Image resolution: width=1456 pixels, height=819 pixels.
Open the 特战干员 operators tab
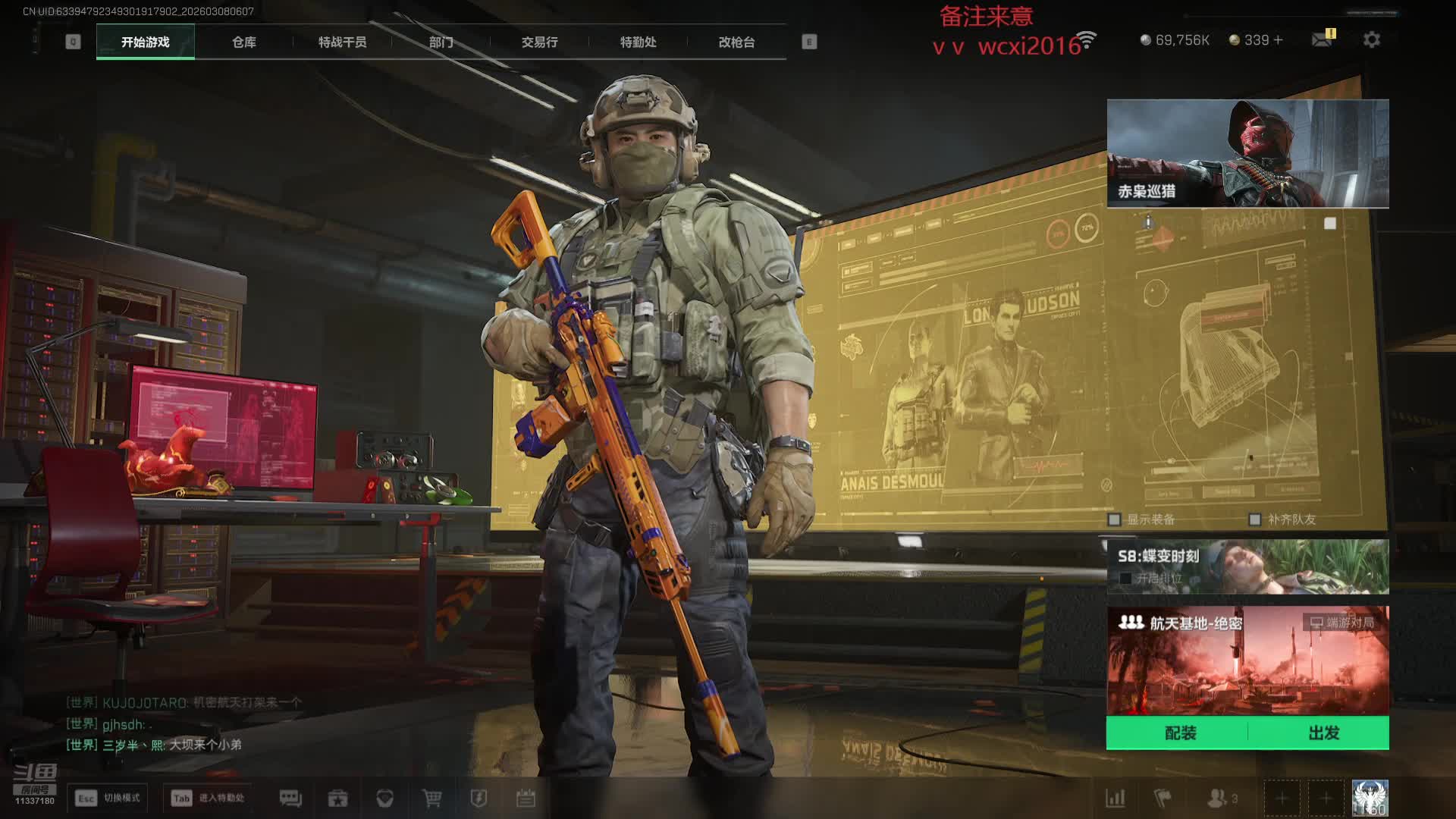click(342, 42)
